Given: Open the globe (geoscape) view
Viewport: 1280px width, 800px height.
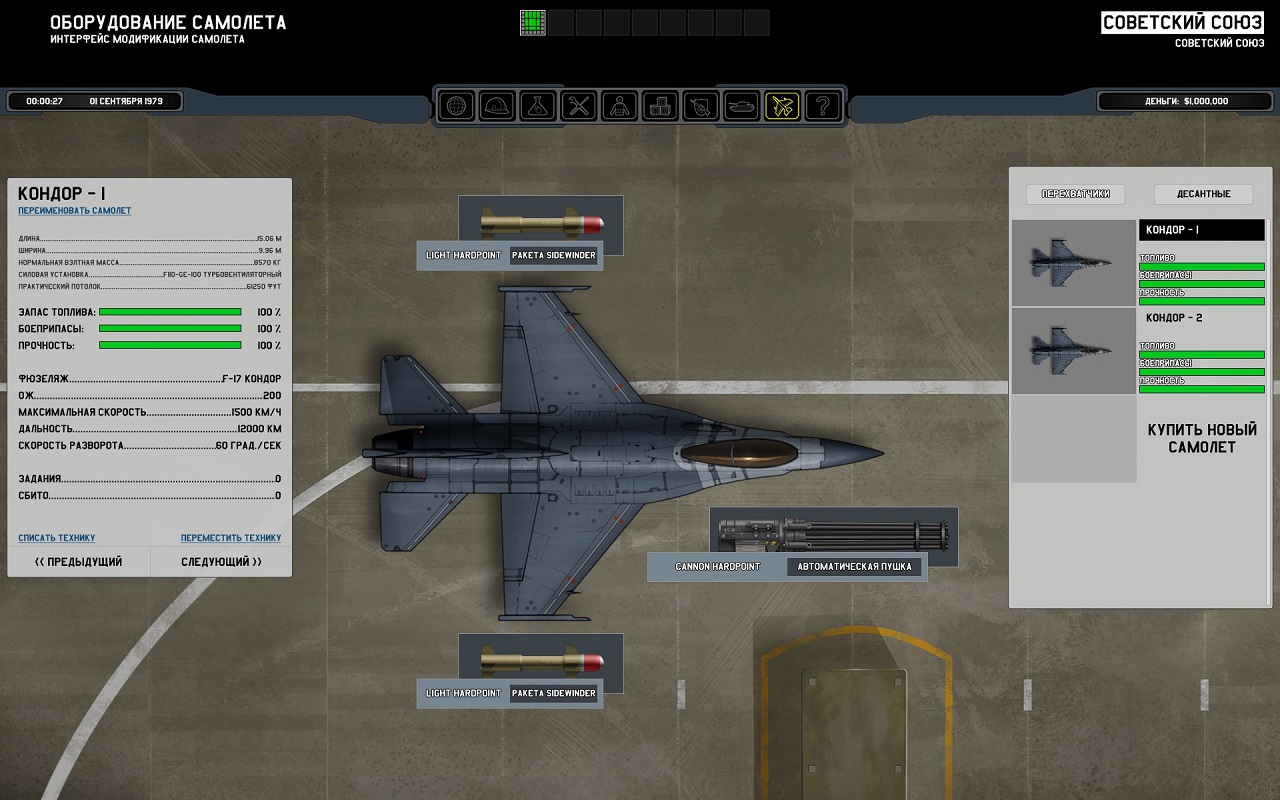Looking at the screenshot, I should (x=457, y=105).
